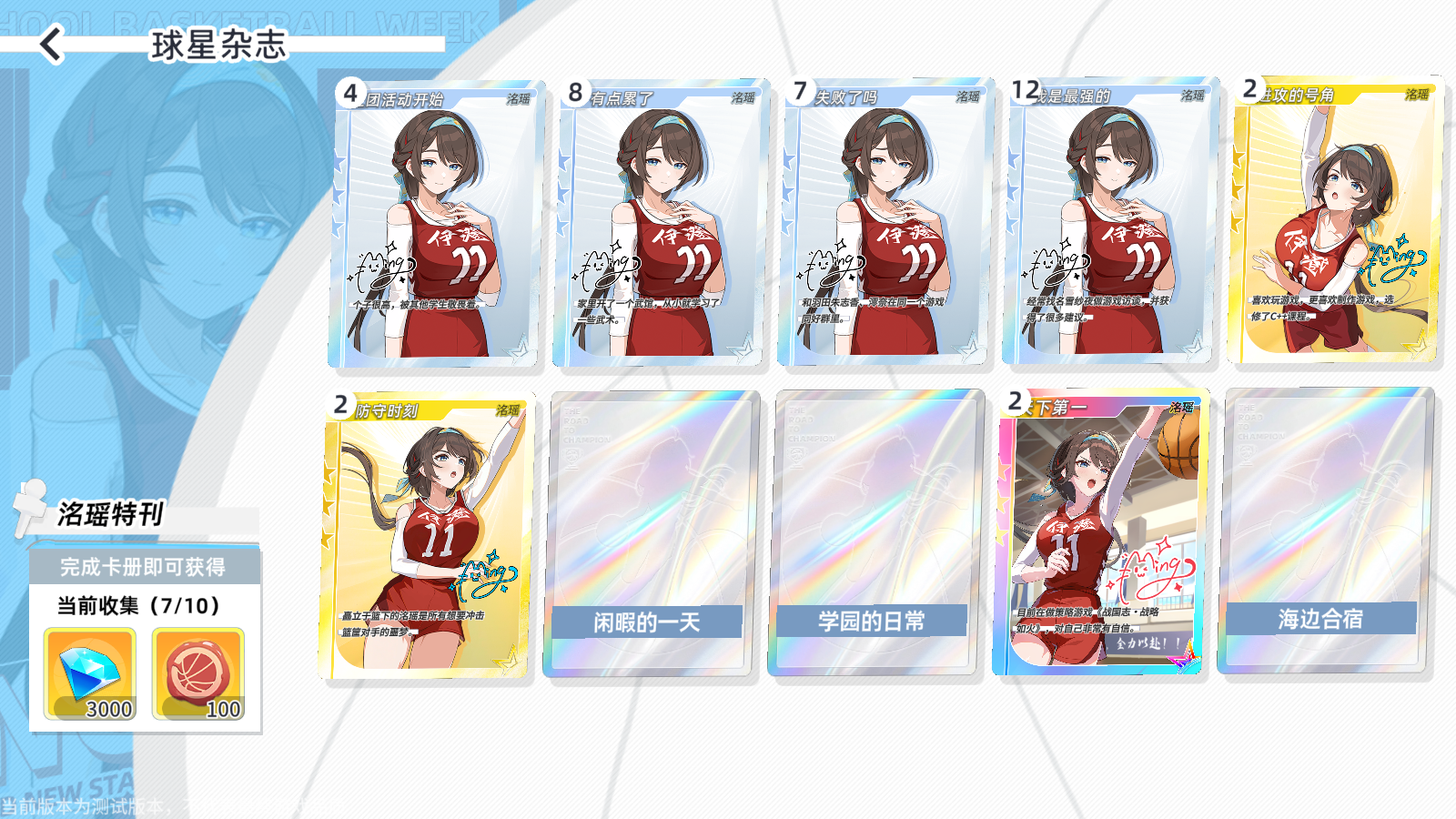View the locked 闲暇的一天 card
The width and height of the screenshot is (1456, 819).
point(651,537)
